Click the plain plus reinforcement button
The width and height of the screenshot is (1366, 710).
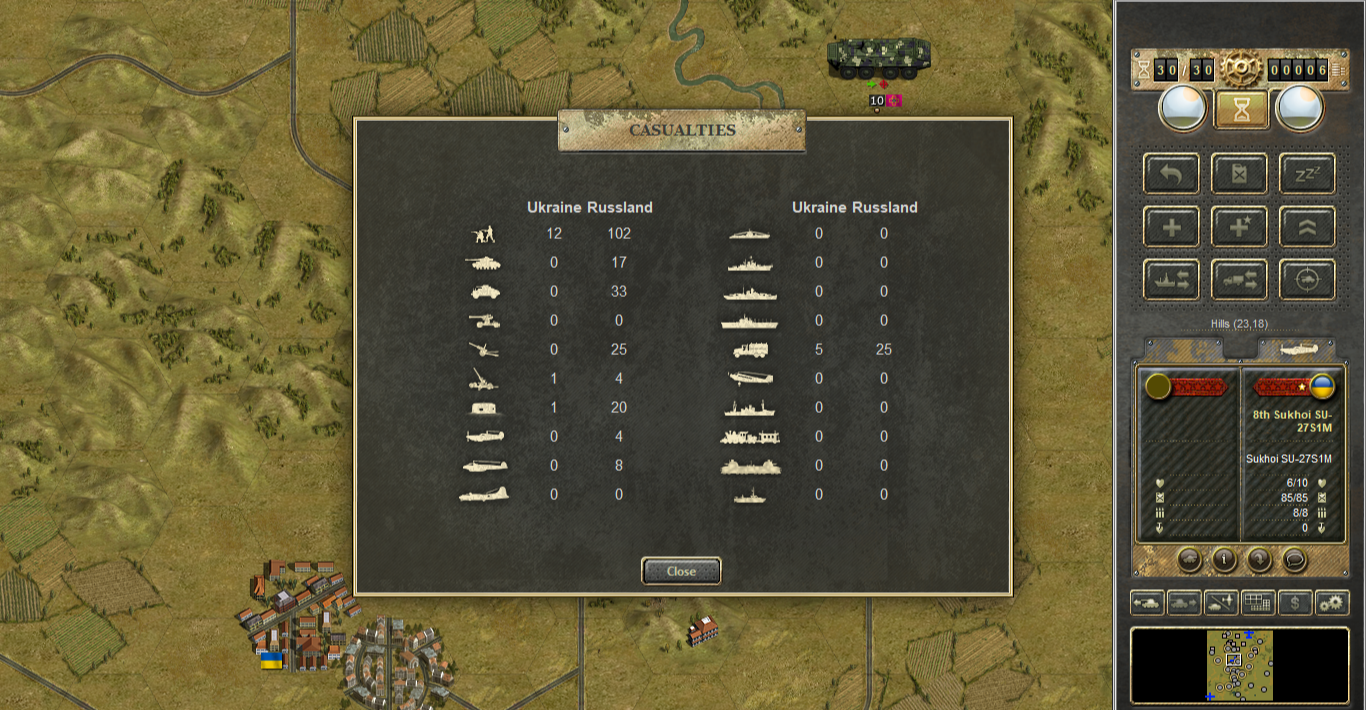[x=1172, y=227]
